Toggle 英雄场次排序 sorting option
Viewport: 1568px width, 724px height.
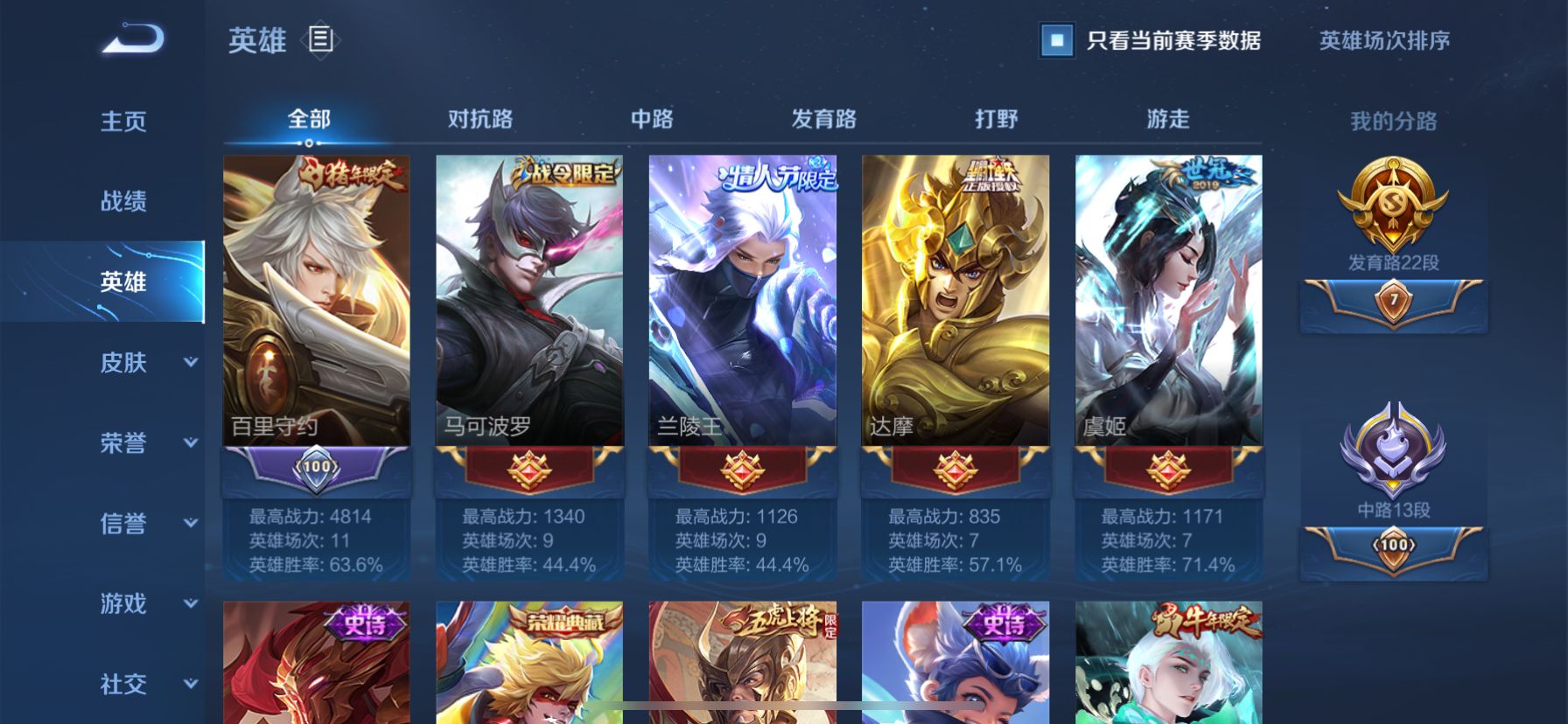[1381, 39]
